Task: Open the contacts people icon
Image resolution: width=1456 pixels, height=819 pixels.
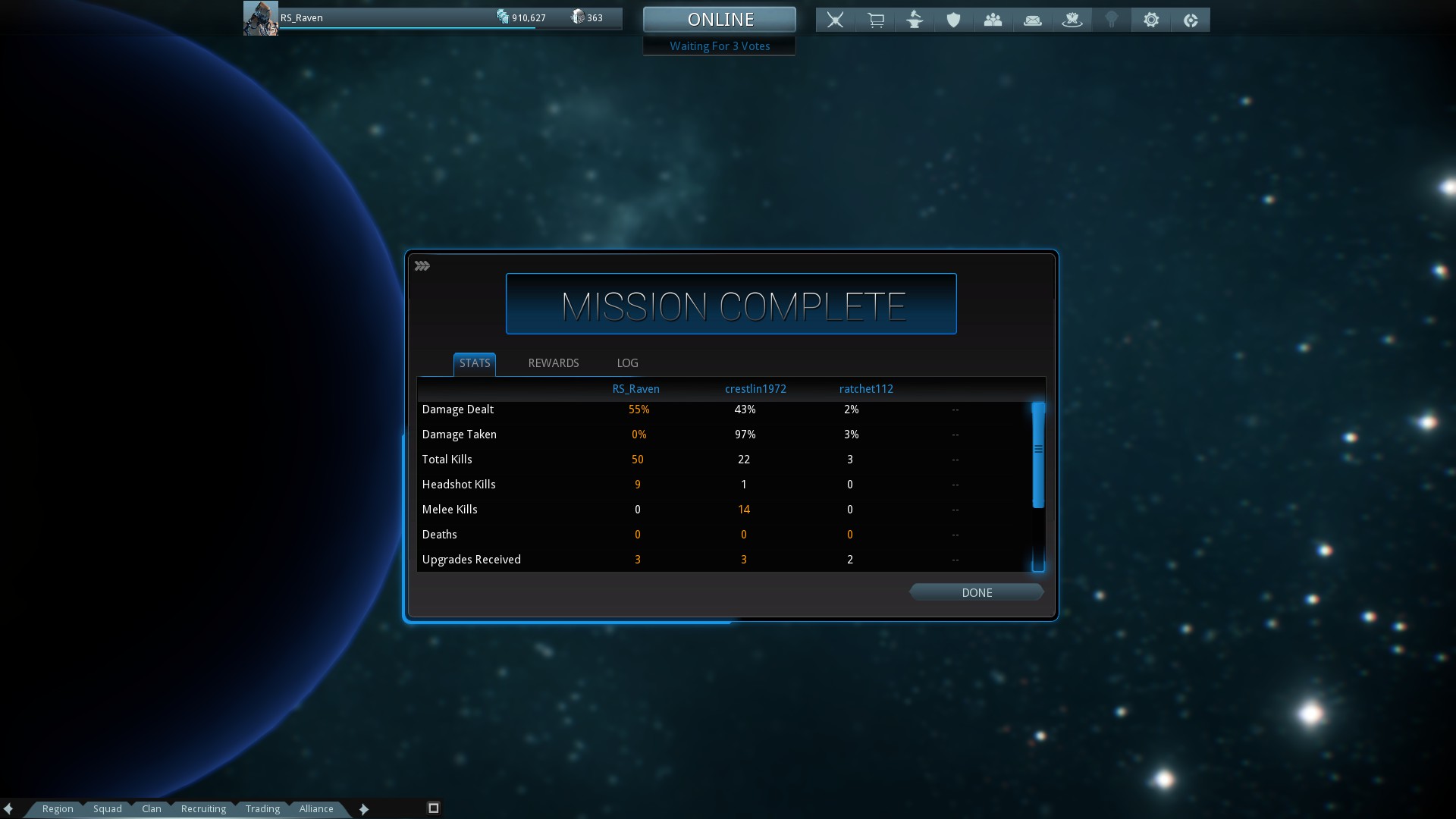Action: (x=993, y=20)
